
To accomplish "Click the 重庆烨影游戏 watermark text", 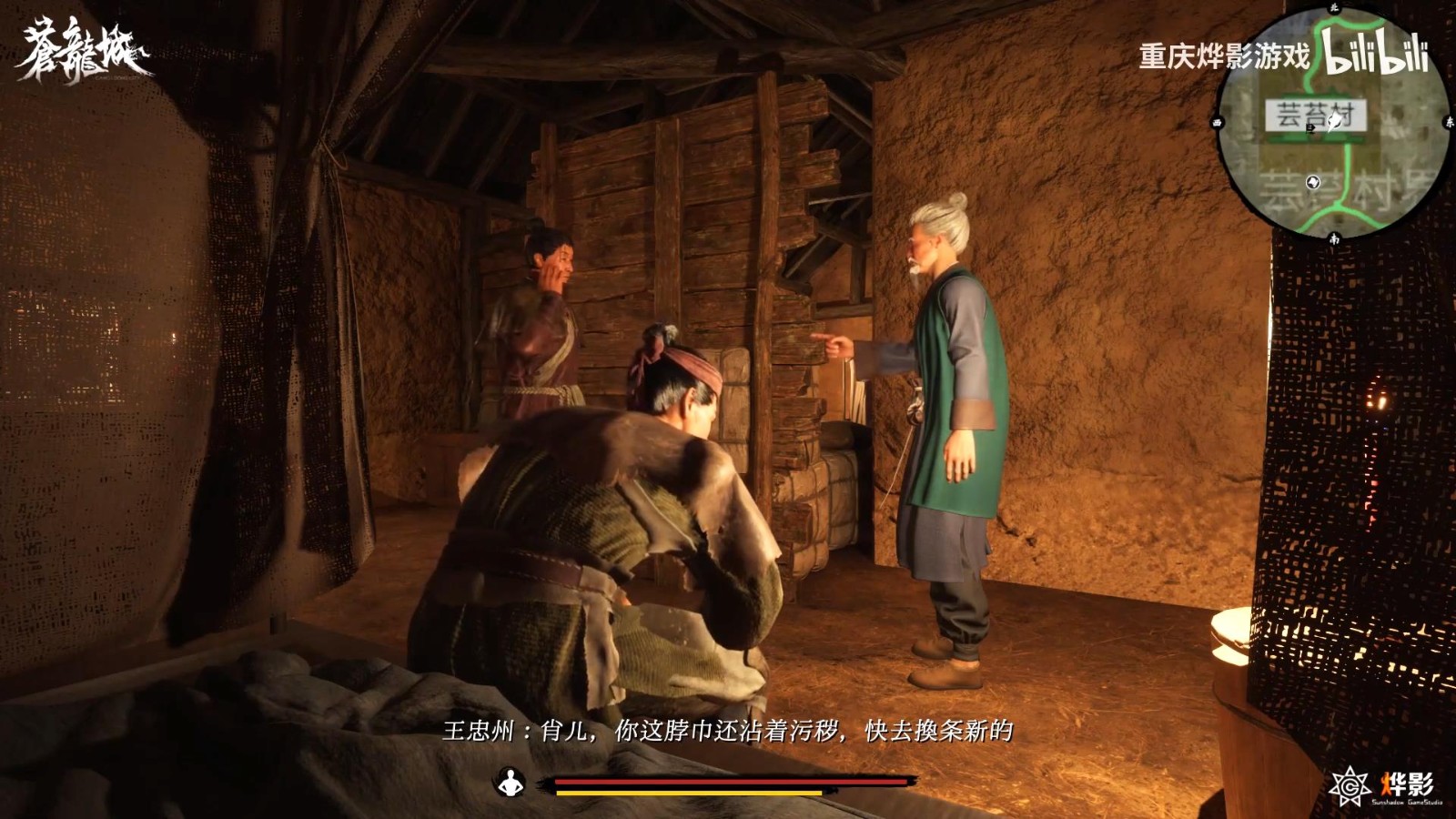I will coord(1224,55).
